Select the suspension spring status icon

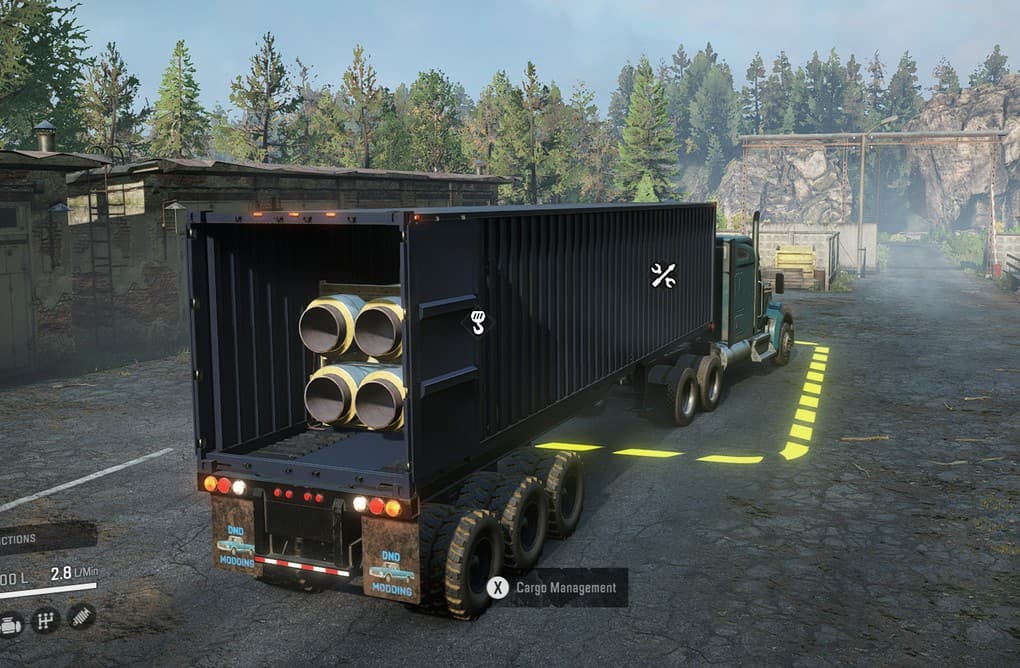pyautogui.click(x=81, y=616)
